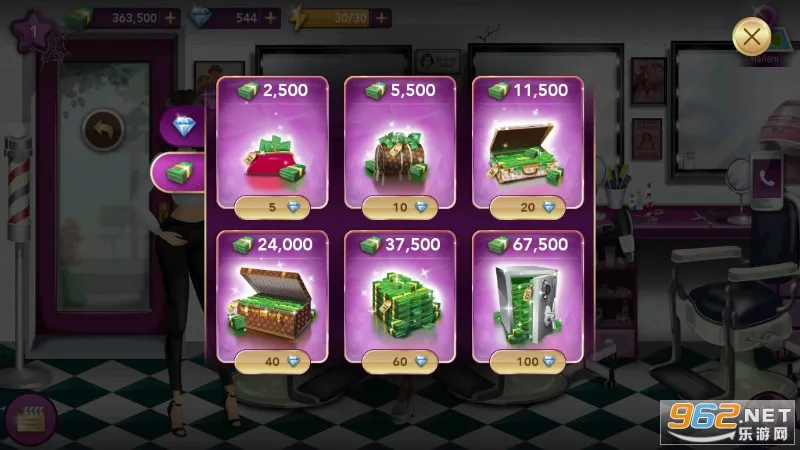Buy the 2,500 cash pack
Viewport: 800px width, 450px height.
[273, 207]
